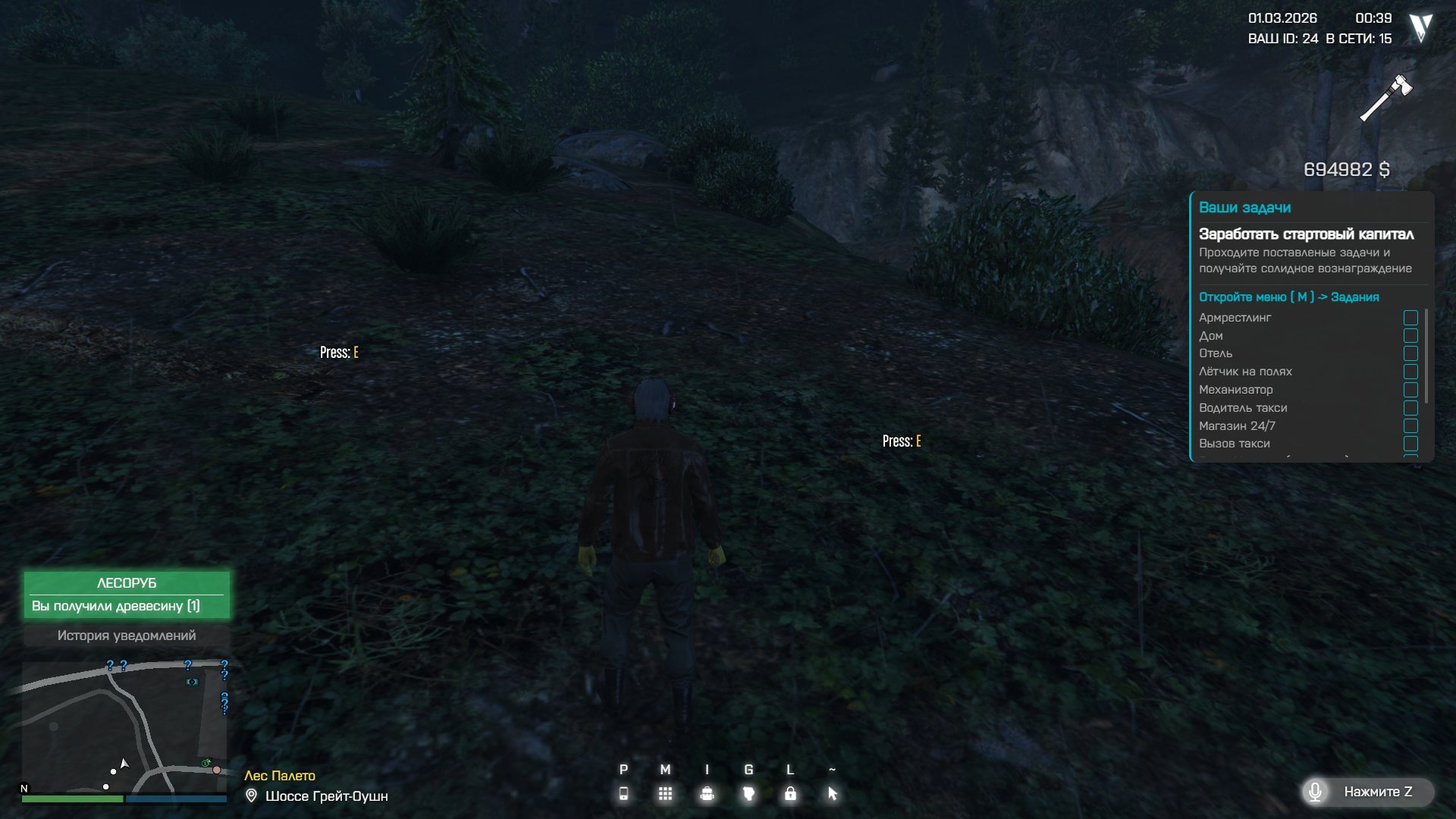
Task: Click the ЛЕСОРУБ wood received notification
Action: pos(127,595)
